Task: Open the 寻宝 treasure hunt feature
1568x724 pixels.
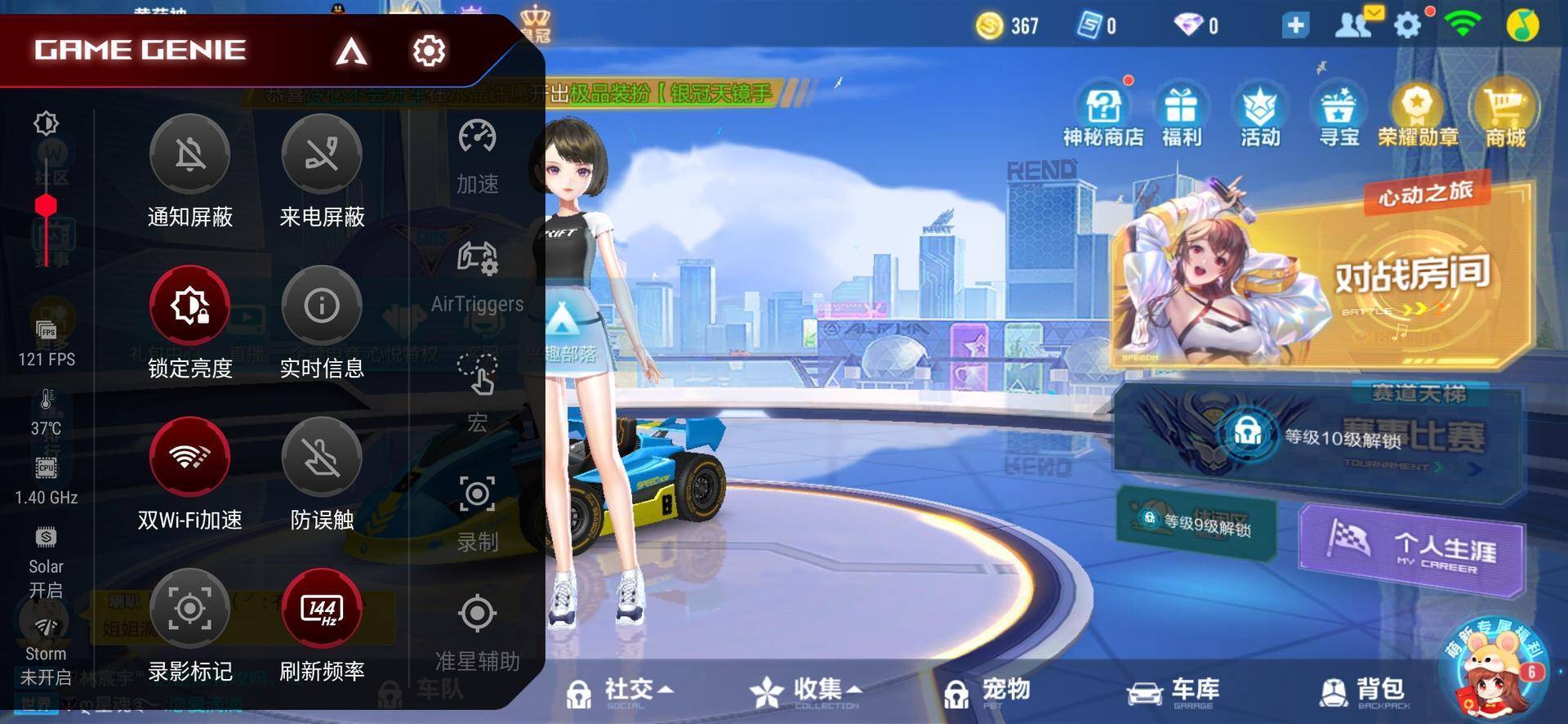Action: click(x=1336, y=114)
